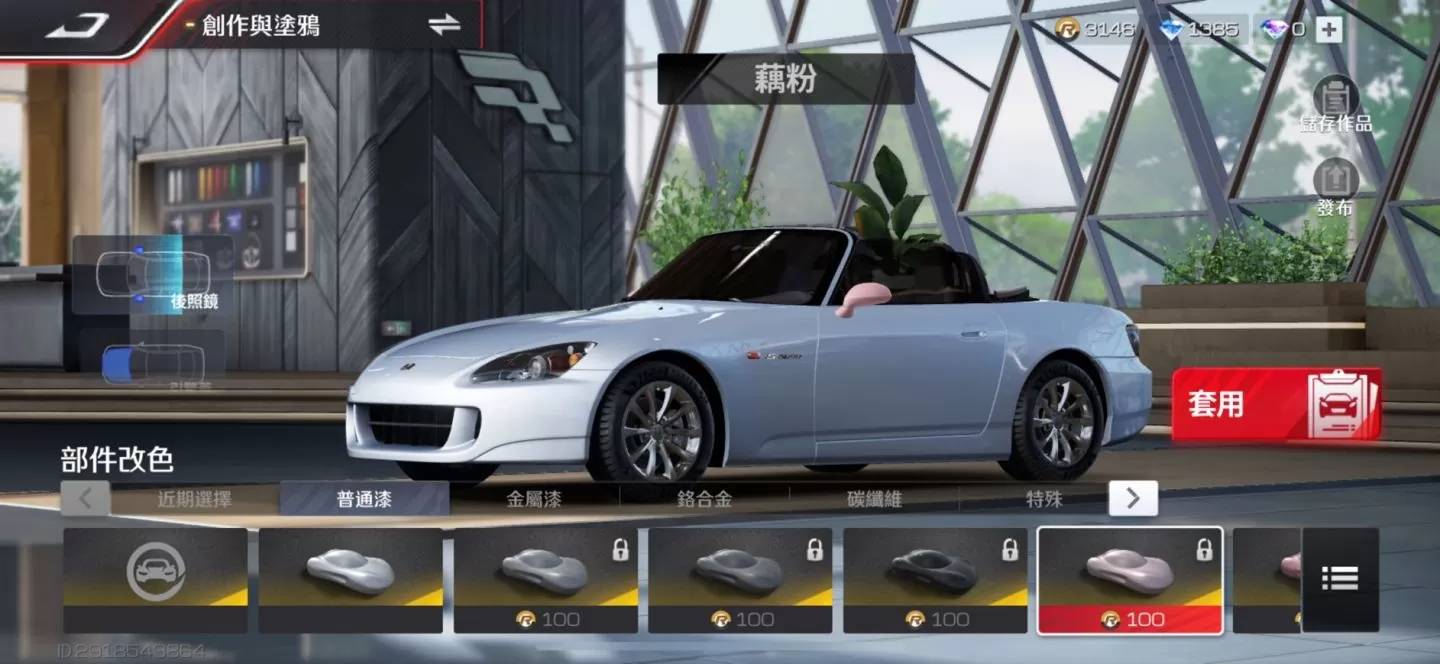Add currency with the plus button
This screenshot has height=664, width=1440.
1328,29
